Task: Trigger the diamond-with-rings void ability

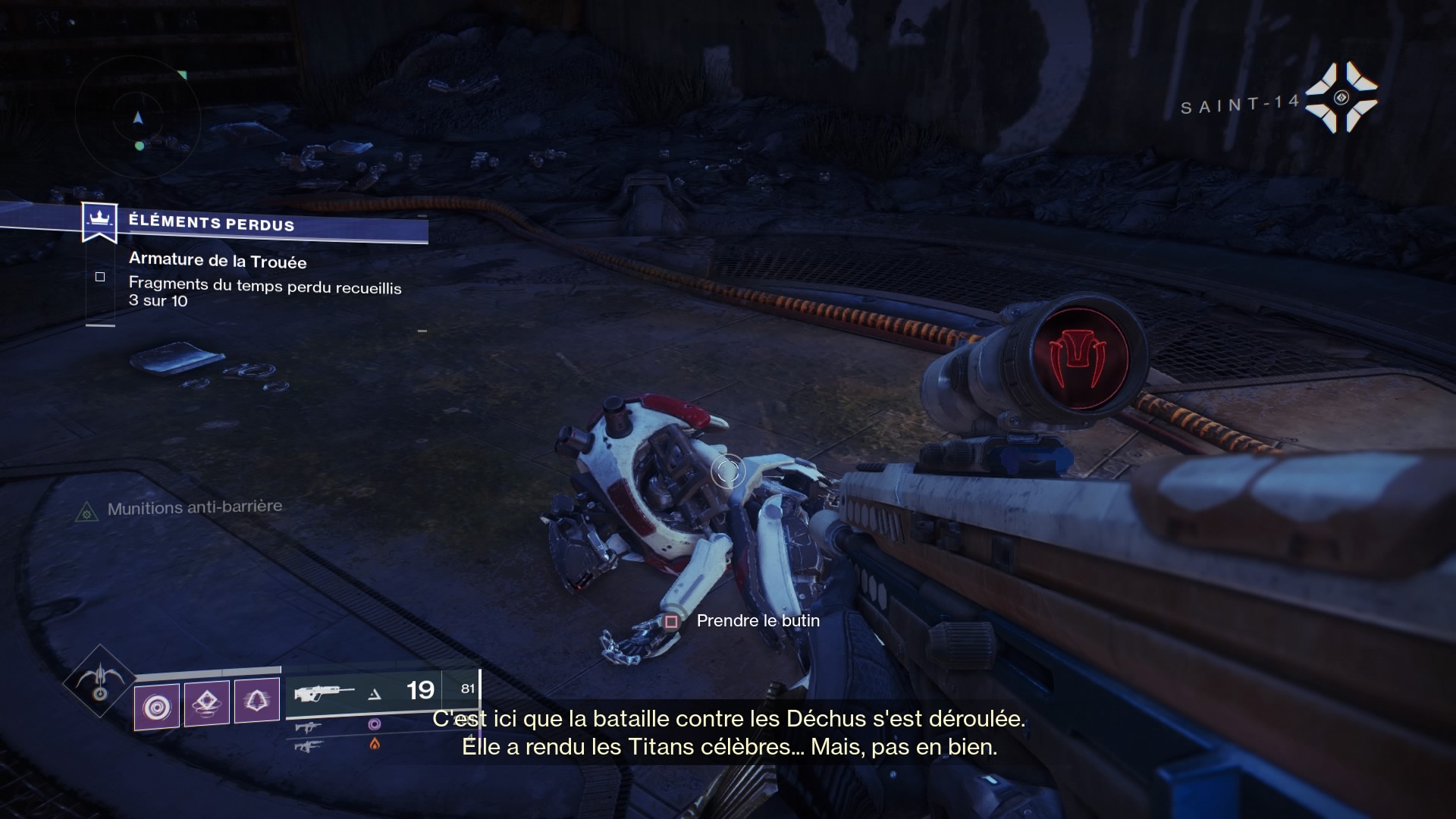Action: click(207, 703)
